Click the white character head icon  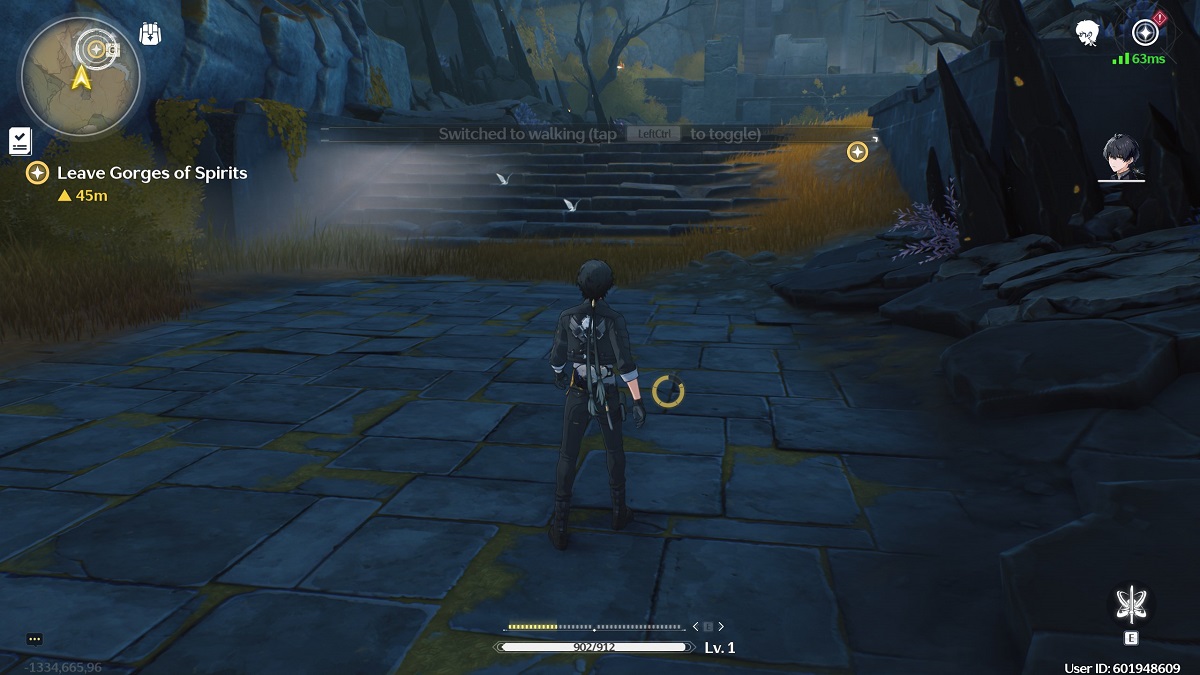(x=1087, y=33)
